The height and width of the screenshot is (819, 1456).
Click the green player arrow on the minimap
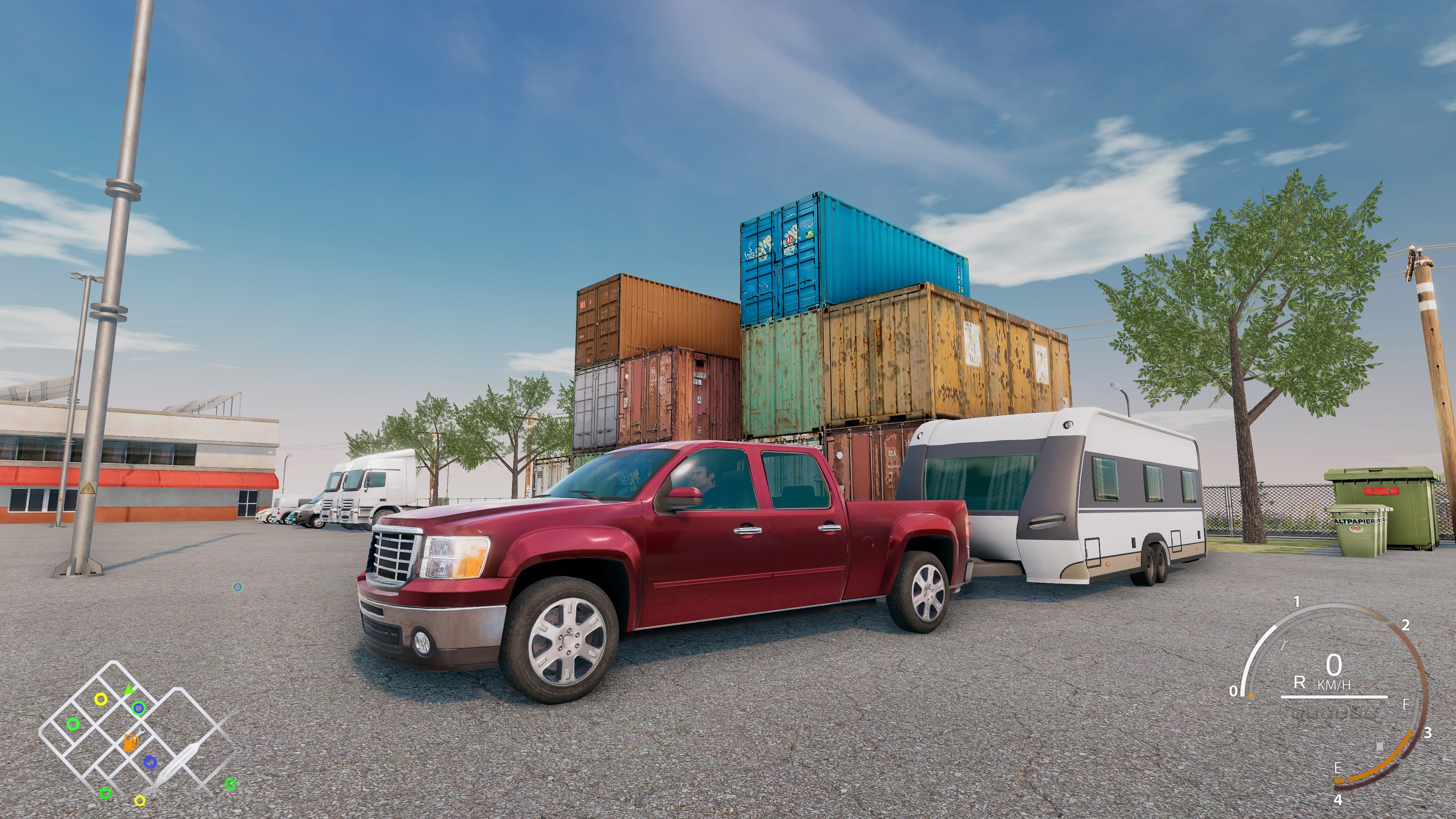coord(130,690)
